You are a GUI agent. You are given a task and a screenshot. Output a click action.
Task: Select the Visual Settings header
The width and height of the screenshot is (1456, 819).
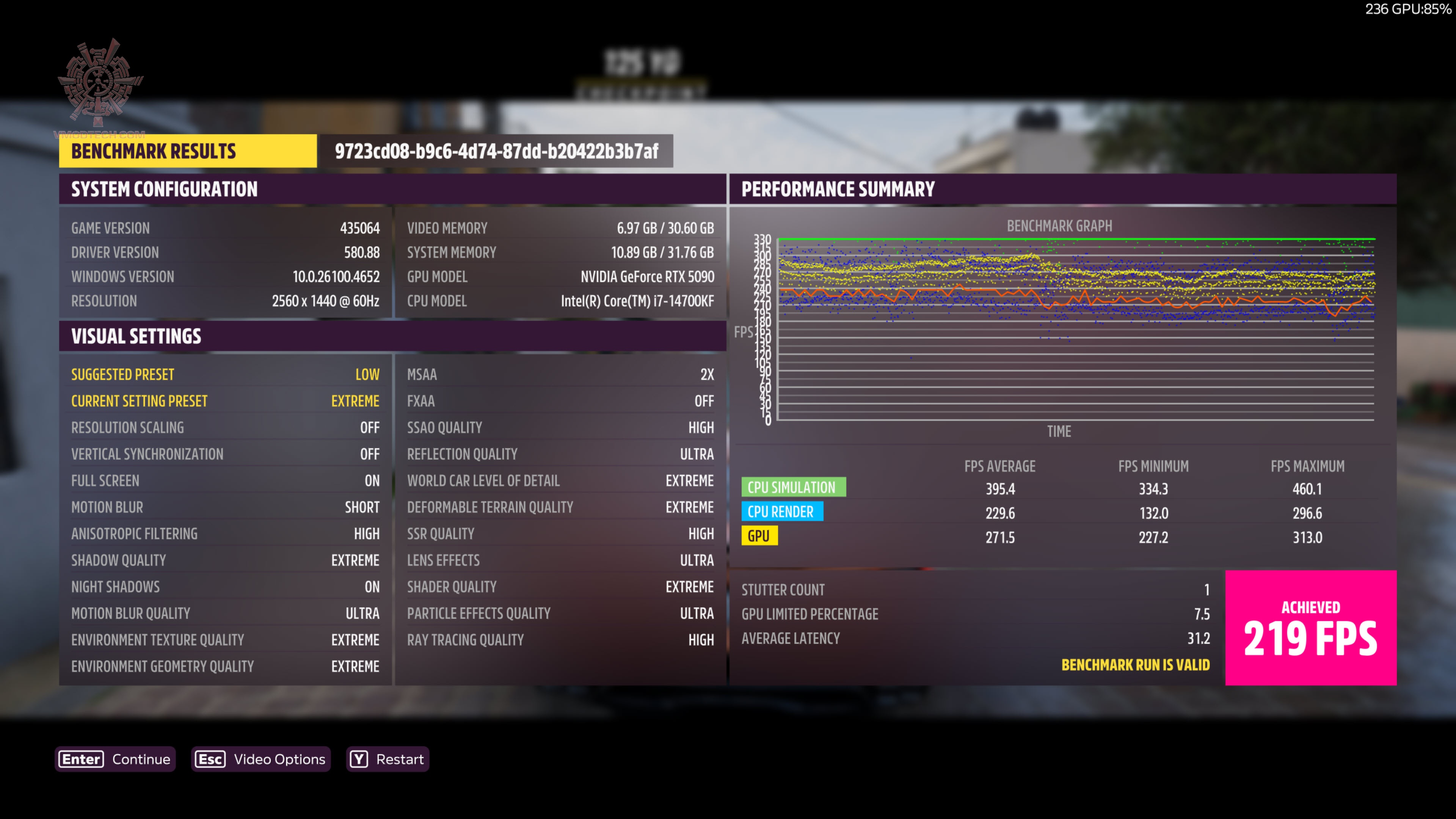click(136, 336)
